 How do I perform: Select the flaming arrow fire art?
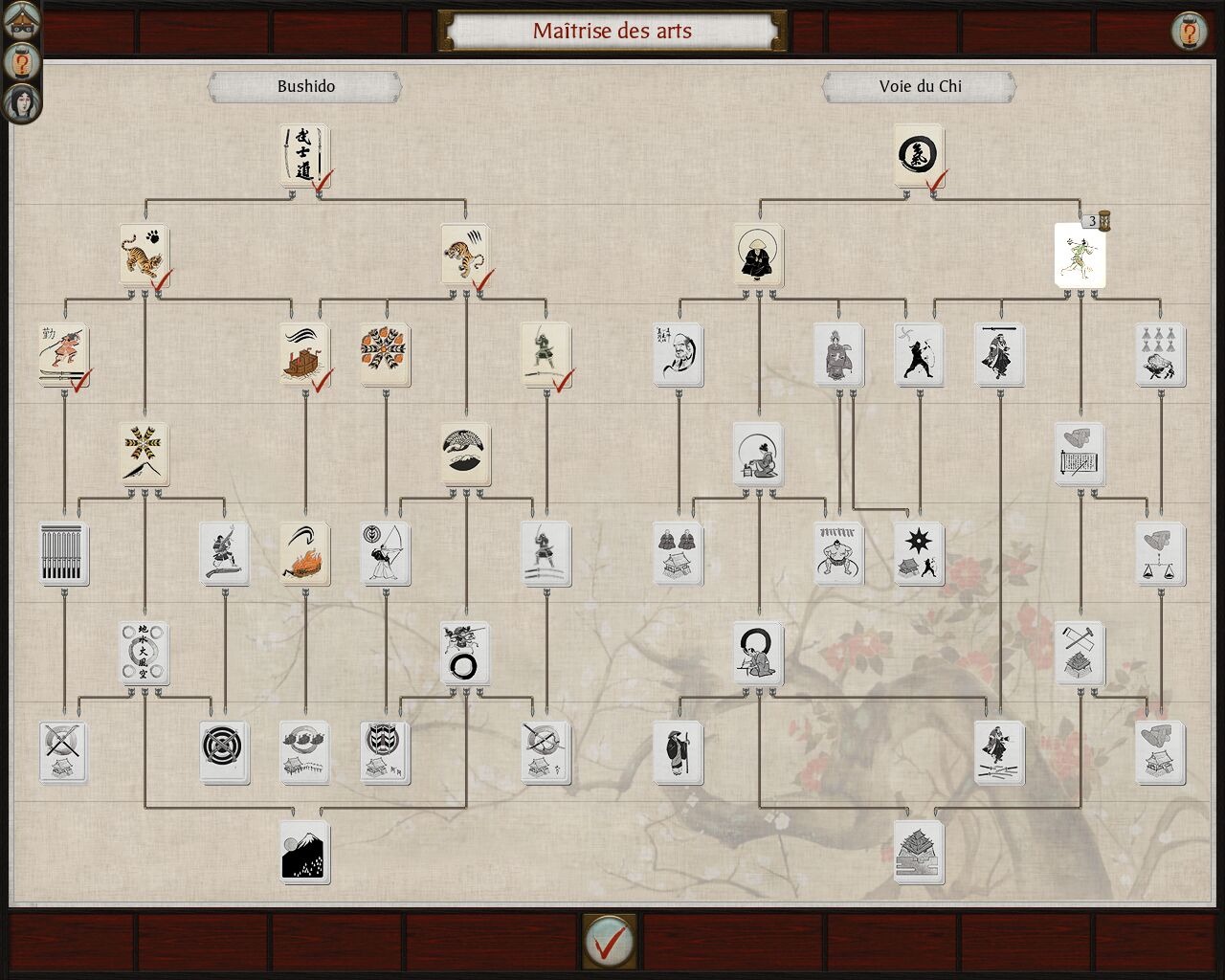[304, 553]
